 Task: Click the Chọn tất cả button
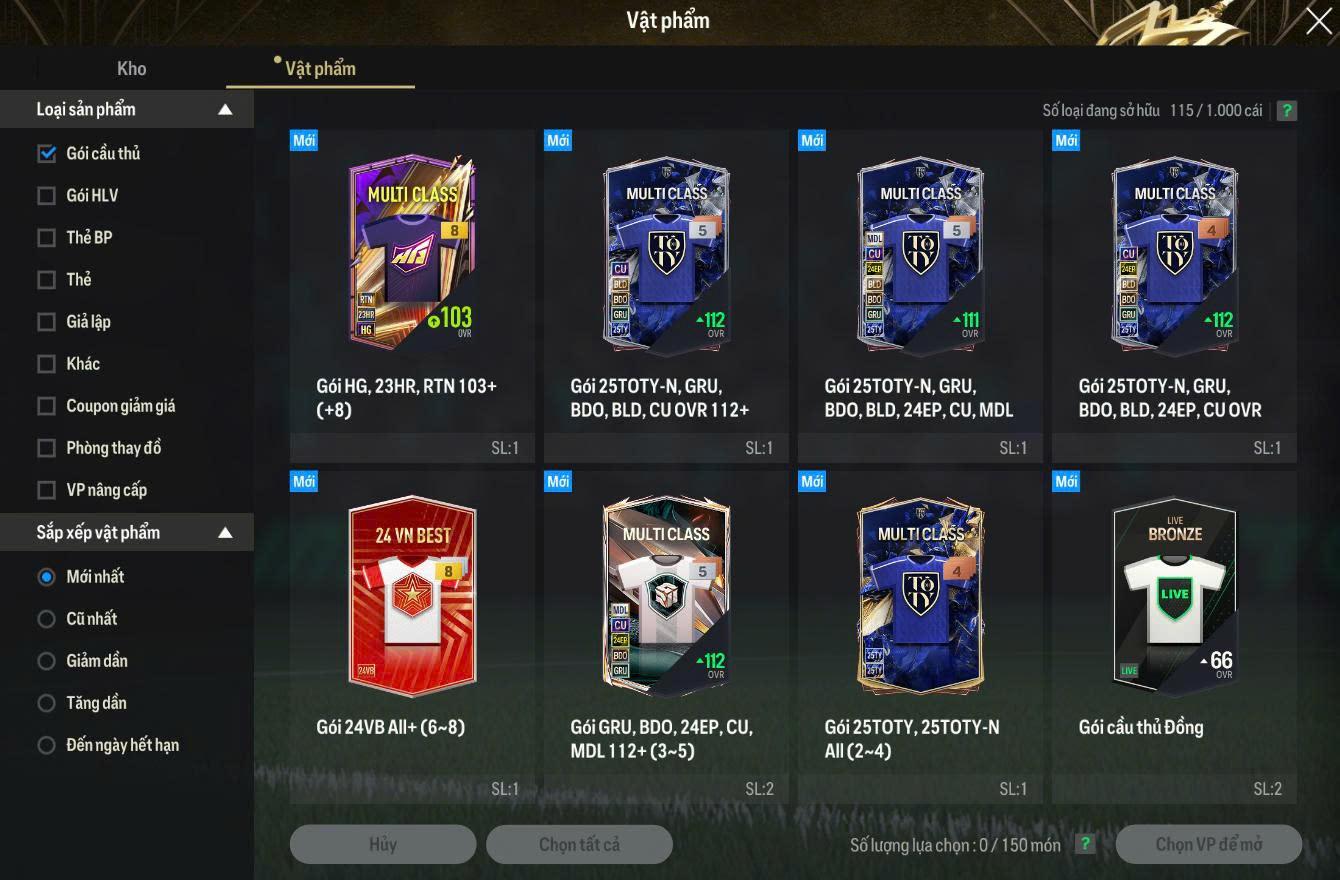(579, 844)
